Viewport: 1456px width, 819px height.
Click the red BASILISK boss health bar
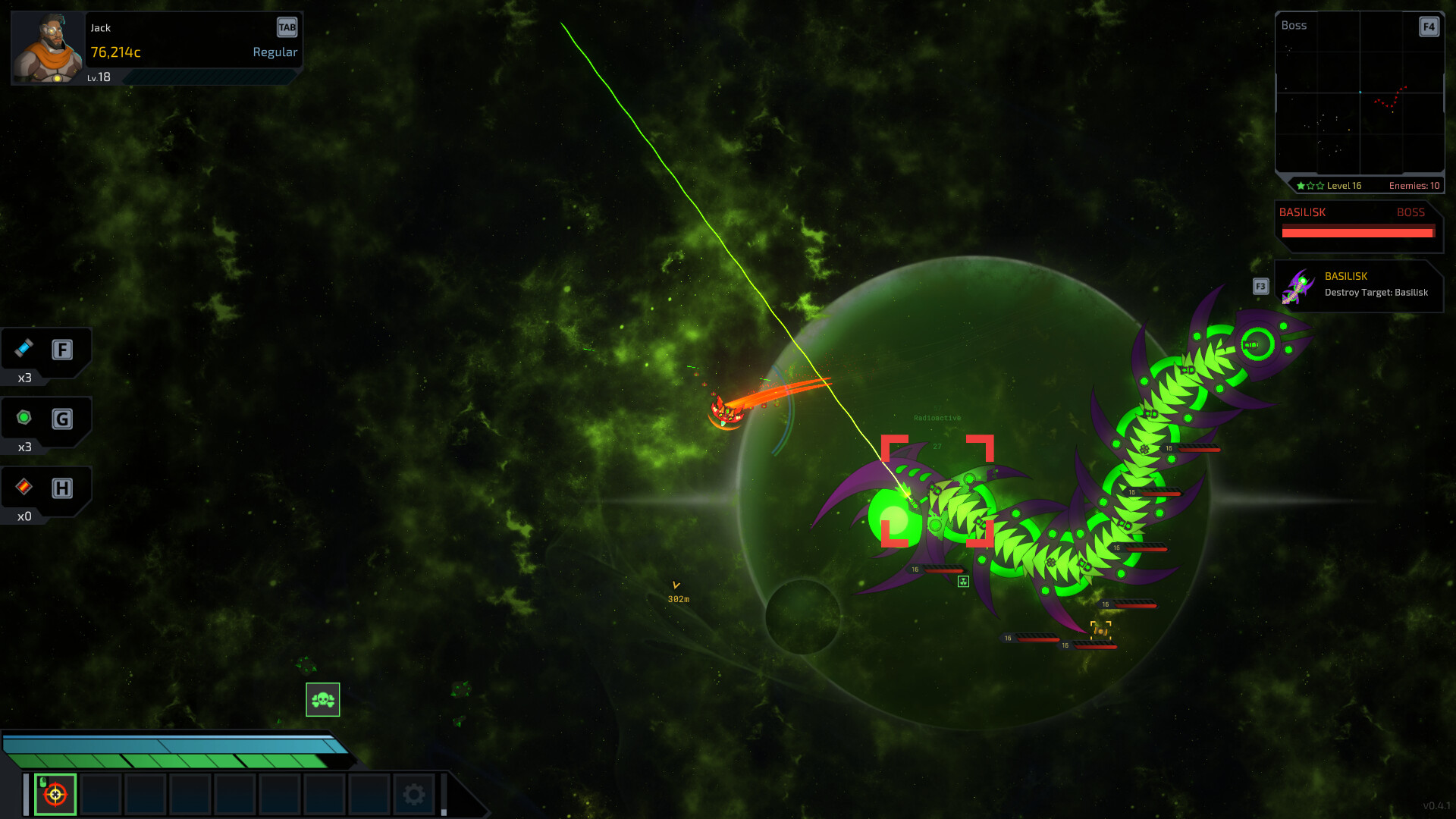(x=1357, y=233)
